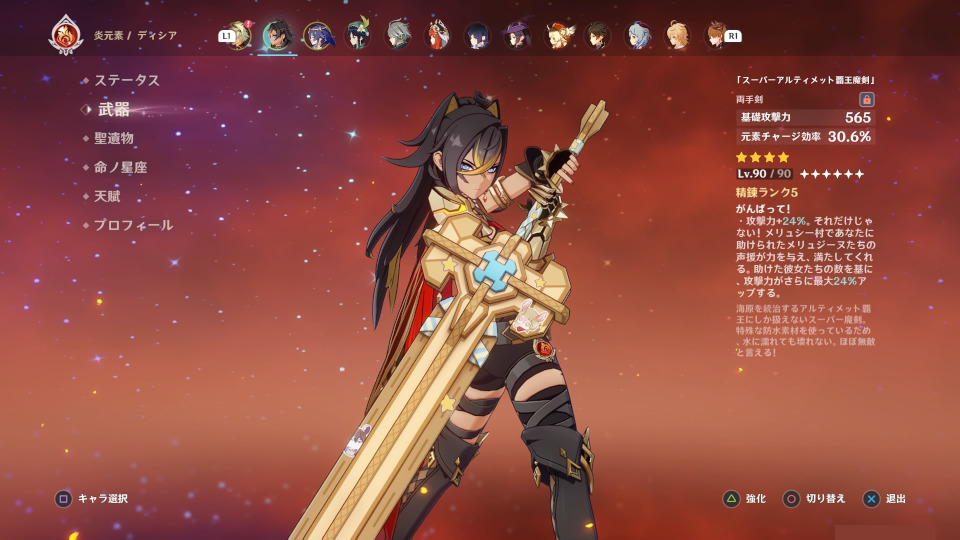Show the 天賦 menu
This screenshot has width=960, height=540.
tap(106, 196)
